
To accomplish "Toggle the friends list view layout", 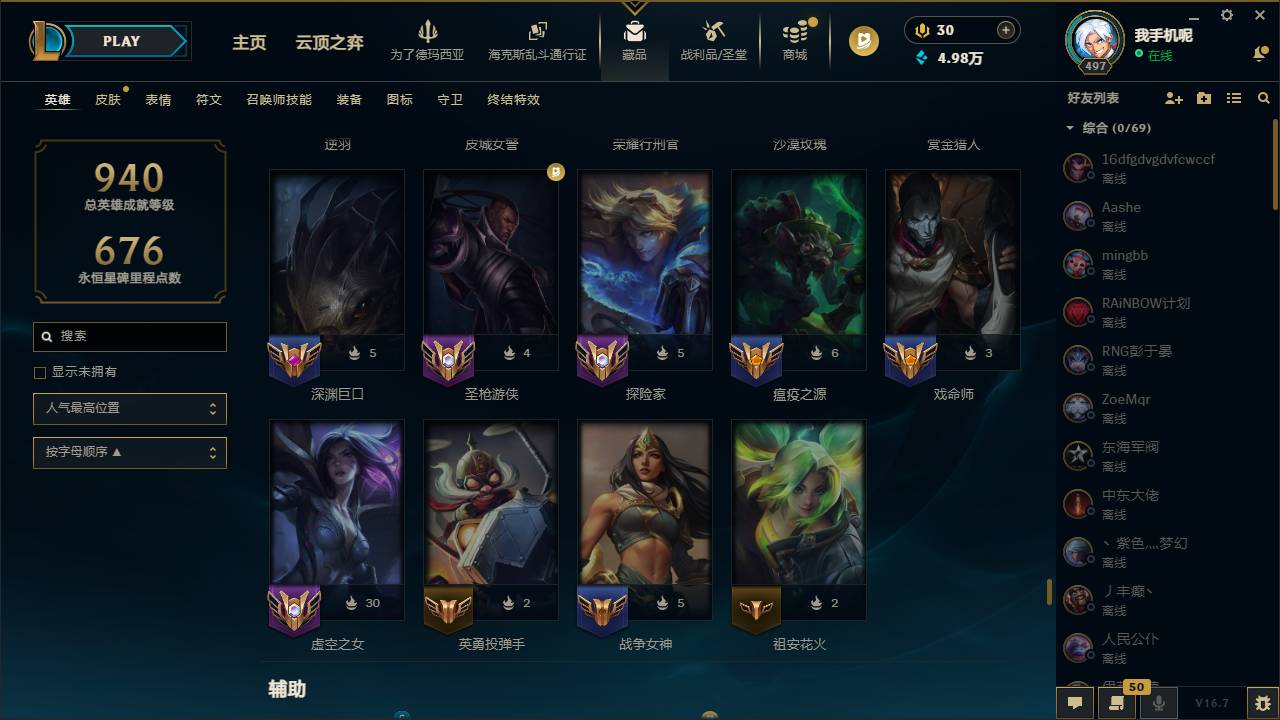I will pyautogui.click(x=1234, y=97).
